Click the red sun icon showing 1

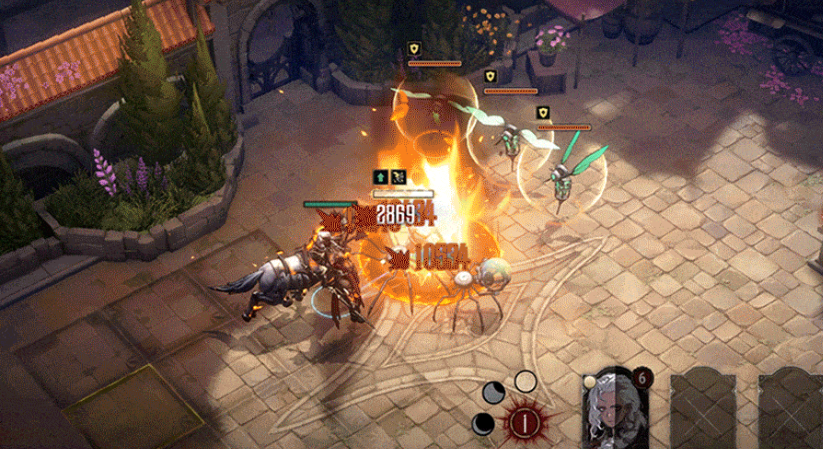pyautogui.click(x=524, y=423)
